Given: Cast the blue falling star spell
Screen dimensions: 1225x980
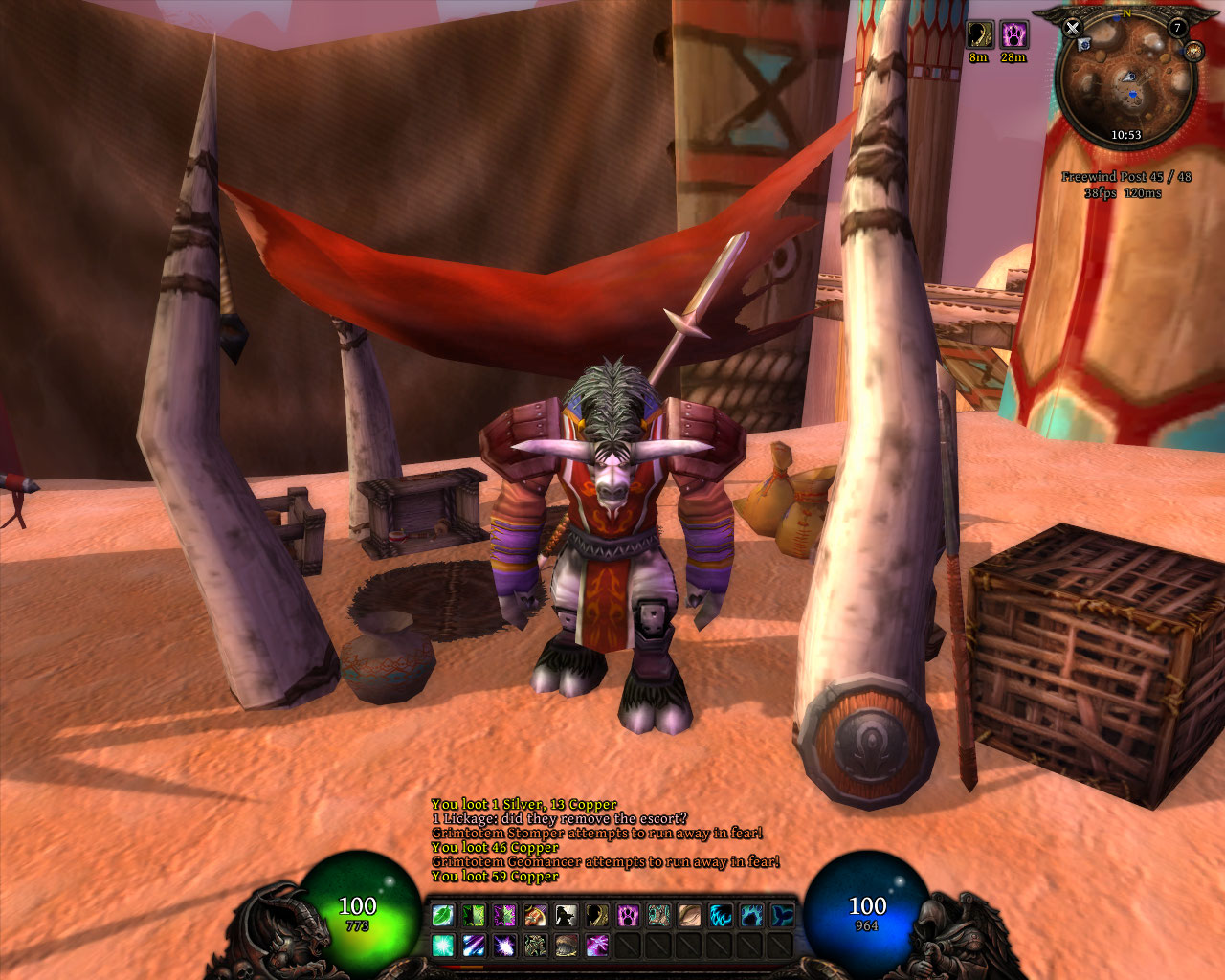Looking at the screenshot, I should 474,947.
